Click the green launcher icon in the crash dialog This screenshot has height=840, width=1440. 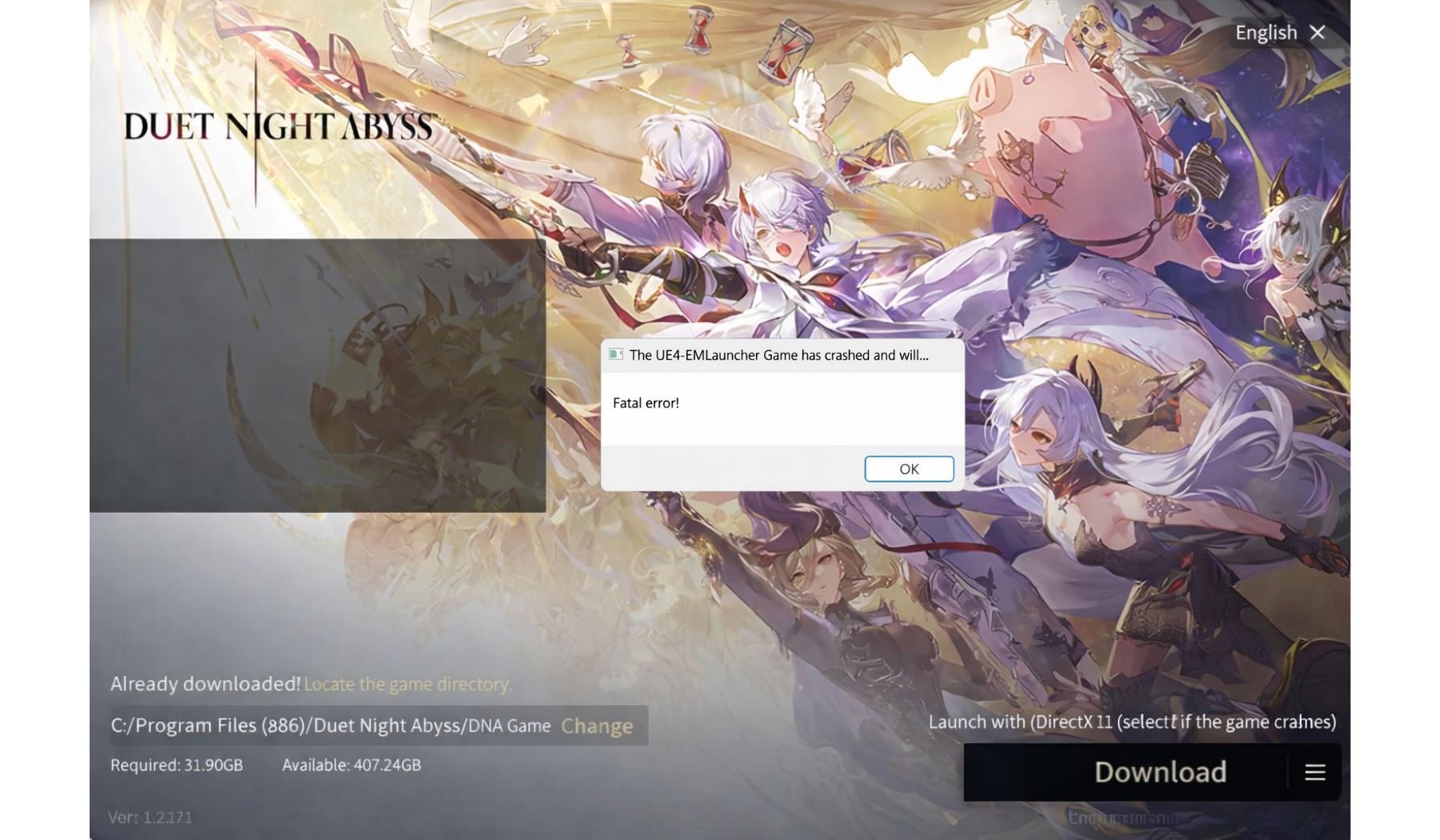(x=615, y=355)
